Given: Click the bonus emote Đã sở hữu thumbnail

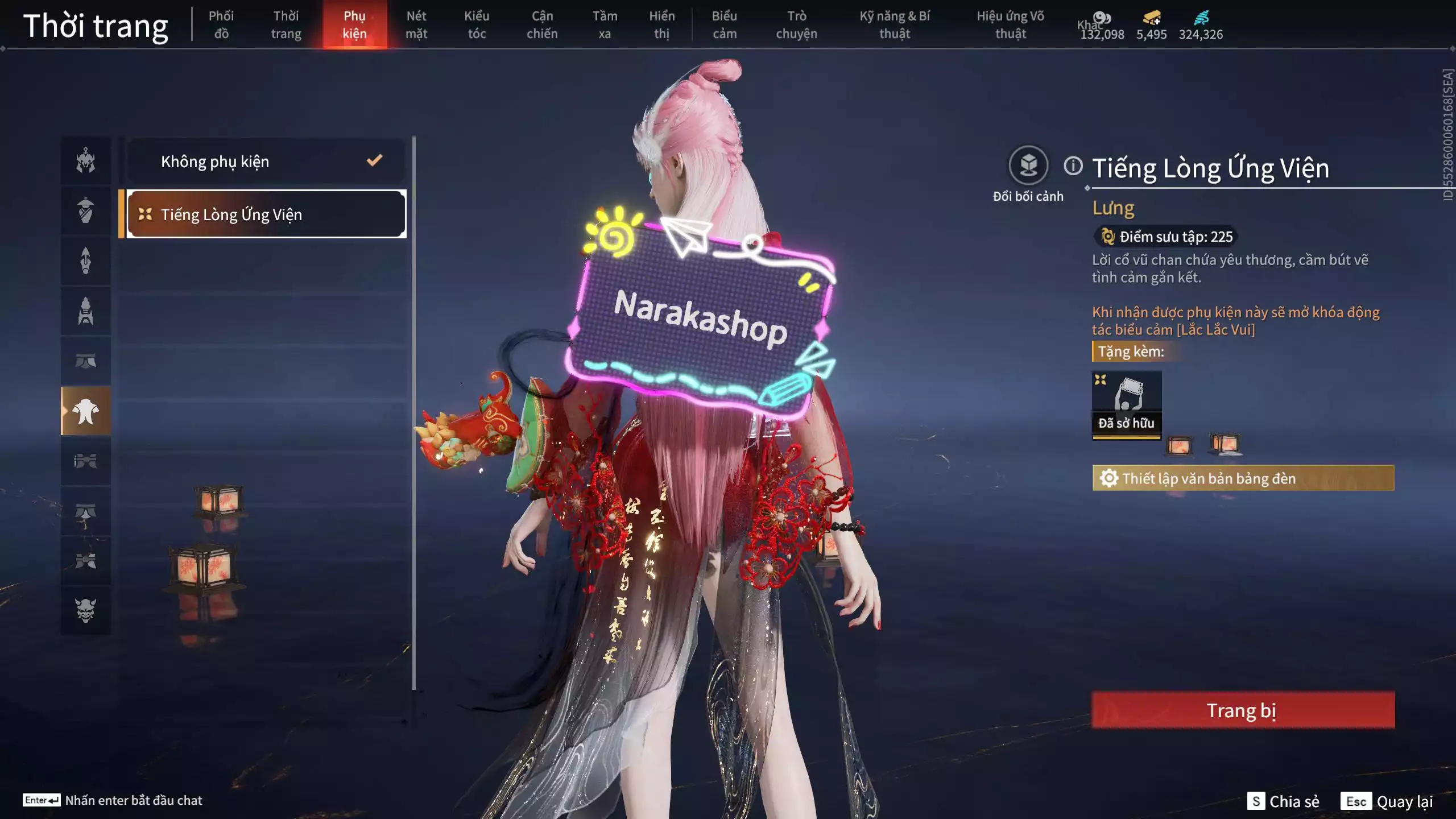Looking at the screenshot, I should tap(1127, 404).
